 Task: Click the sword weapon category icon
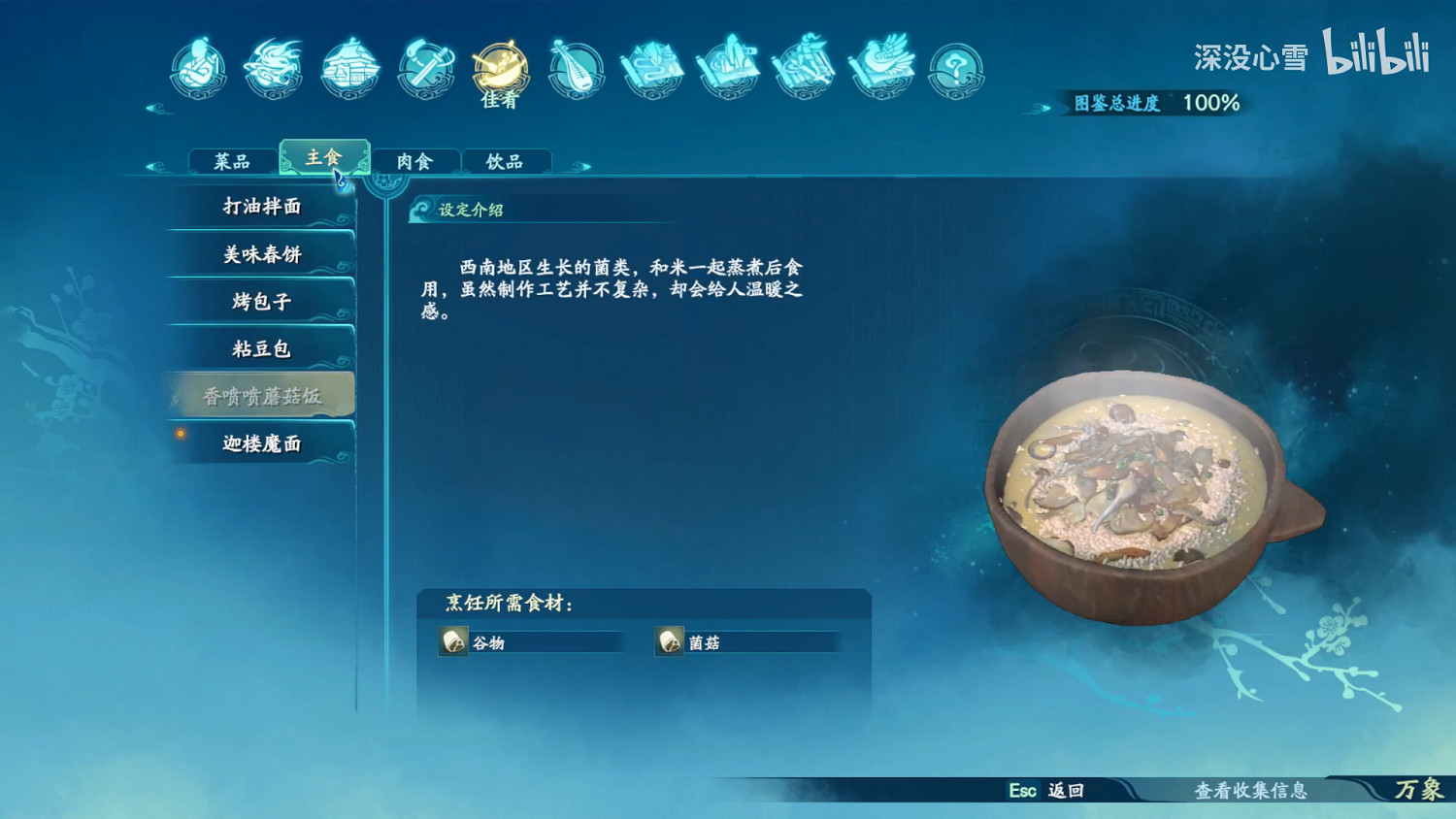tap(427, 68)
